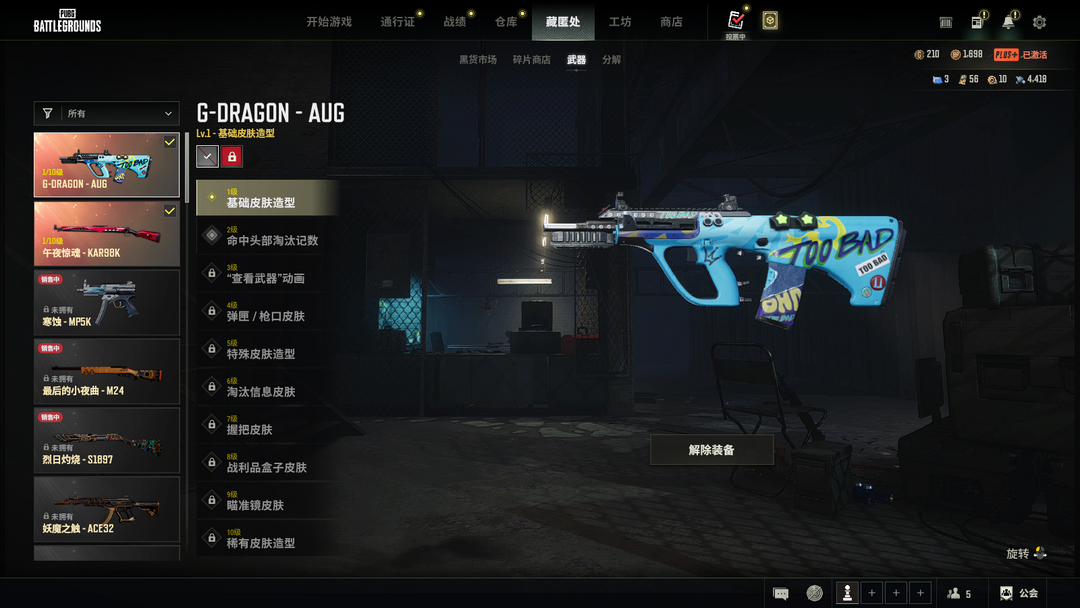
Task: Open the 商店 tab
Action: 671,22
